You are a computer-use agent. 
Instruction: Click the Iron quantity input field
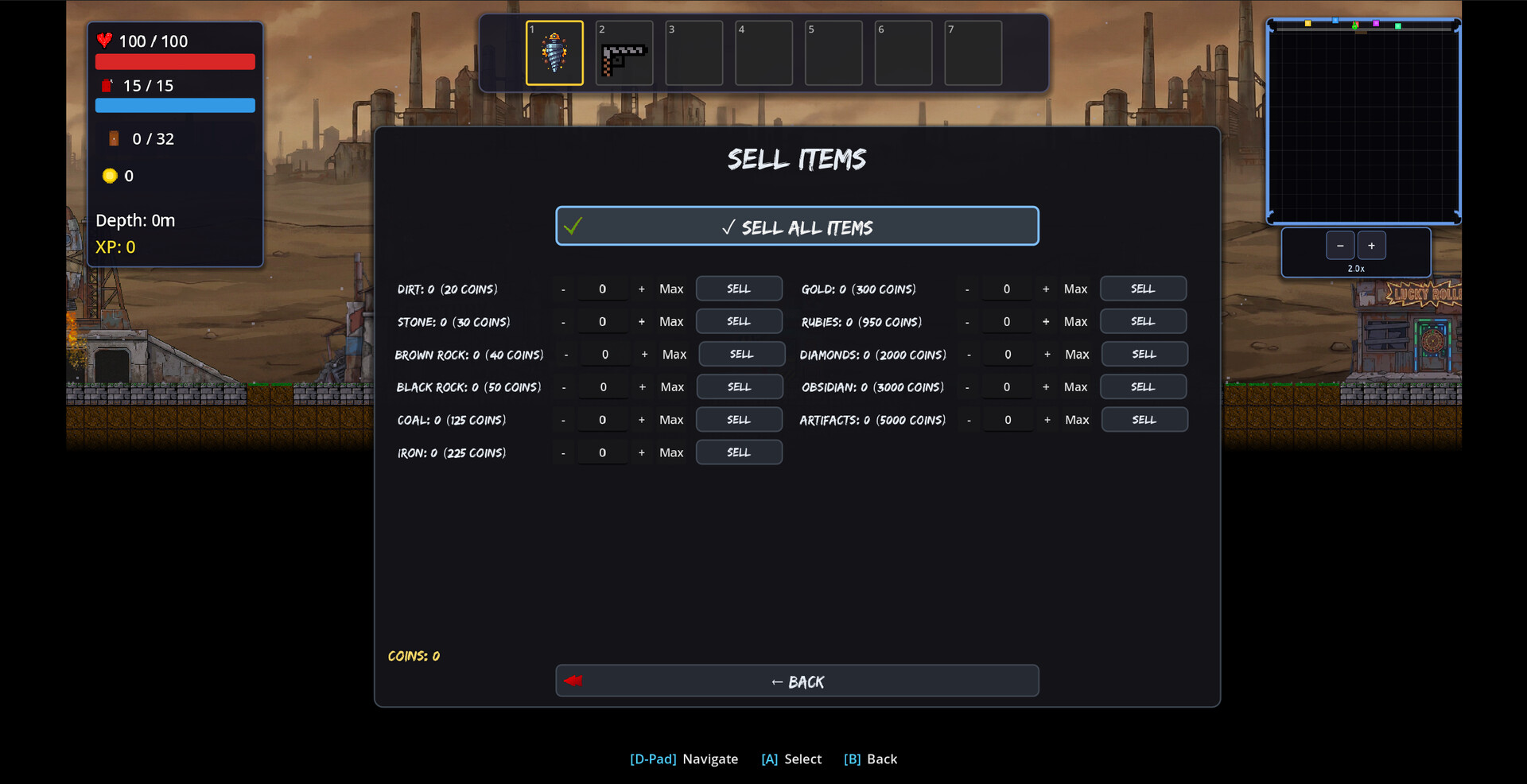[602, 452]
